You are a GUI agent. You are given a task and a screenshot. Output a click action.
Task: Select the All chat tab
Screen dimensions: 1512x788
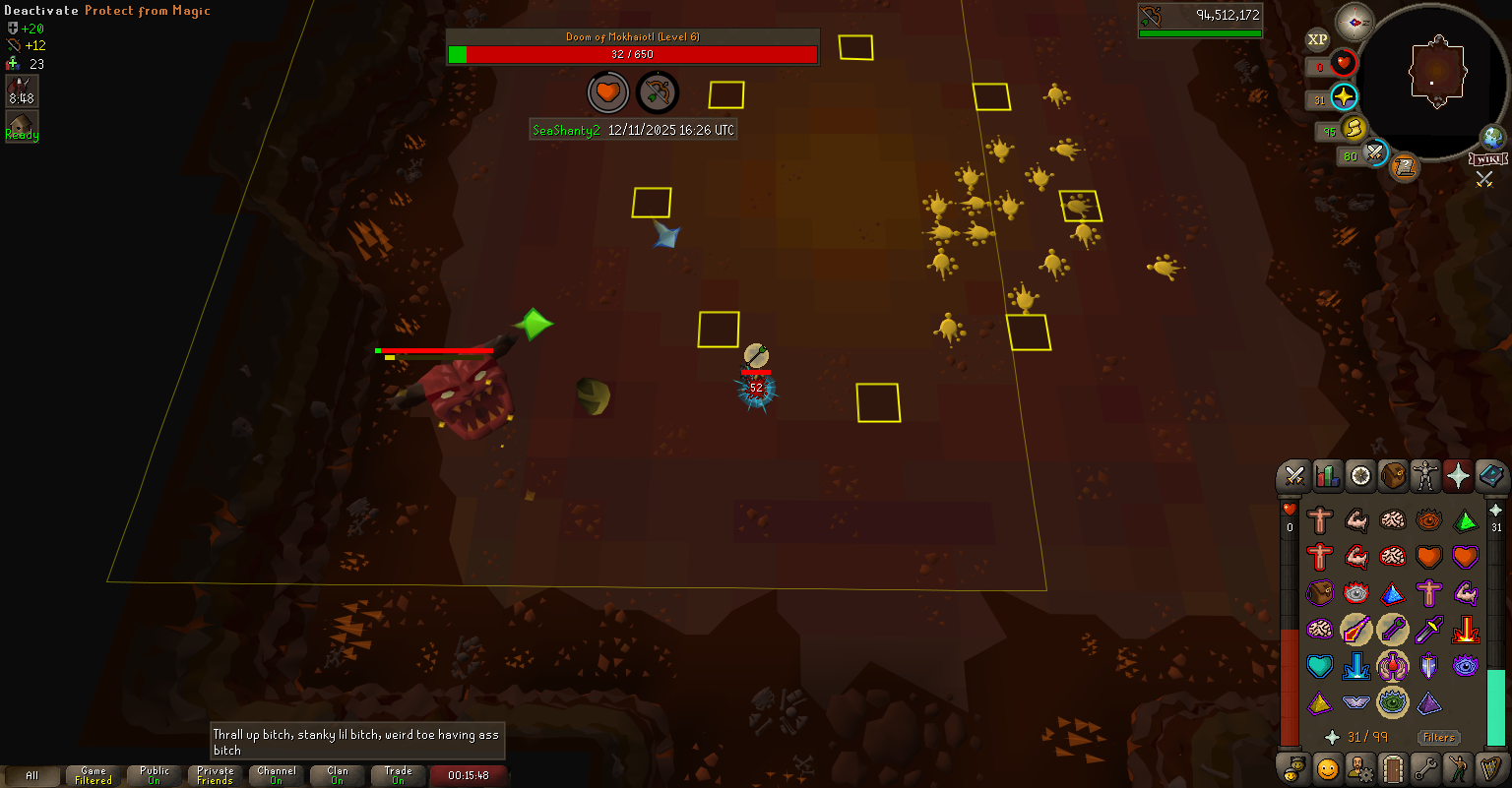[31, 775]
